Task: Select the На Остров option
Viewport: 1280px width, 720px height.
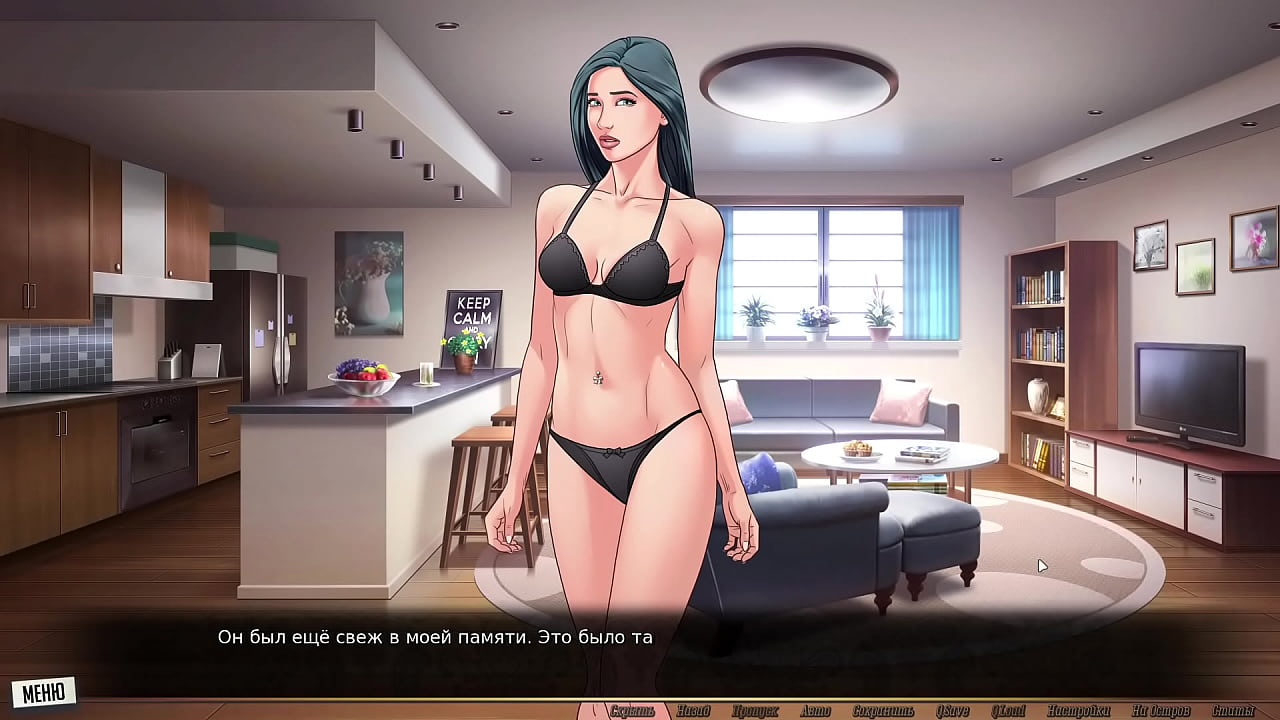Action: pos(1160,711)
